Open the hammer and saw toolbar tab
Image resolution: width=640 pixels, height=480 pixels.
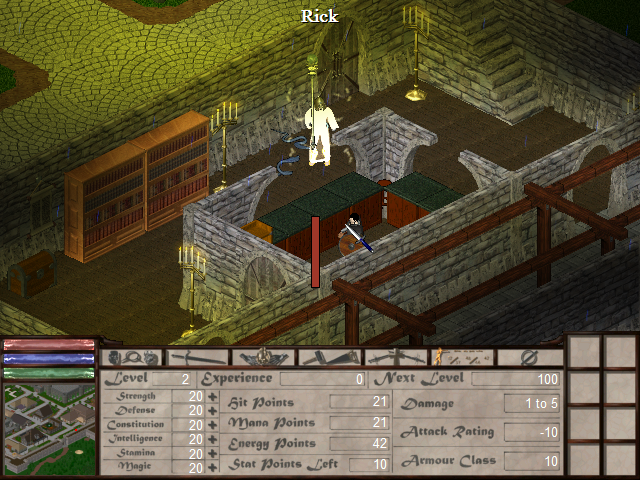(x=330, y=357)
